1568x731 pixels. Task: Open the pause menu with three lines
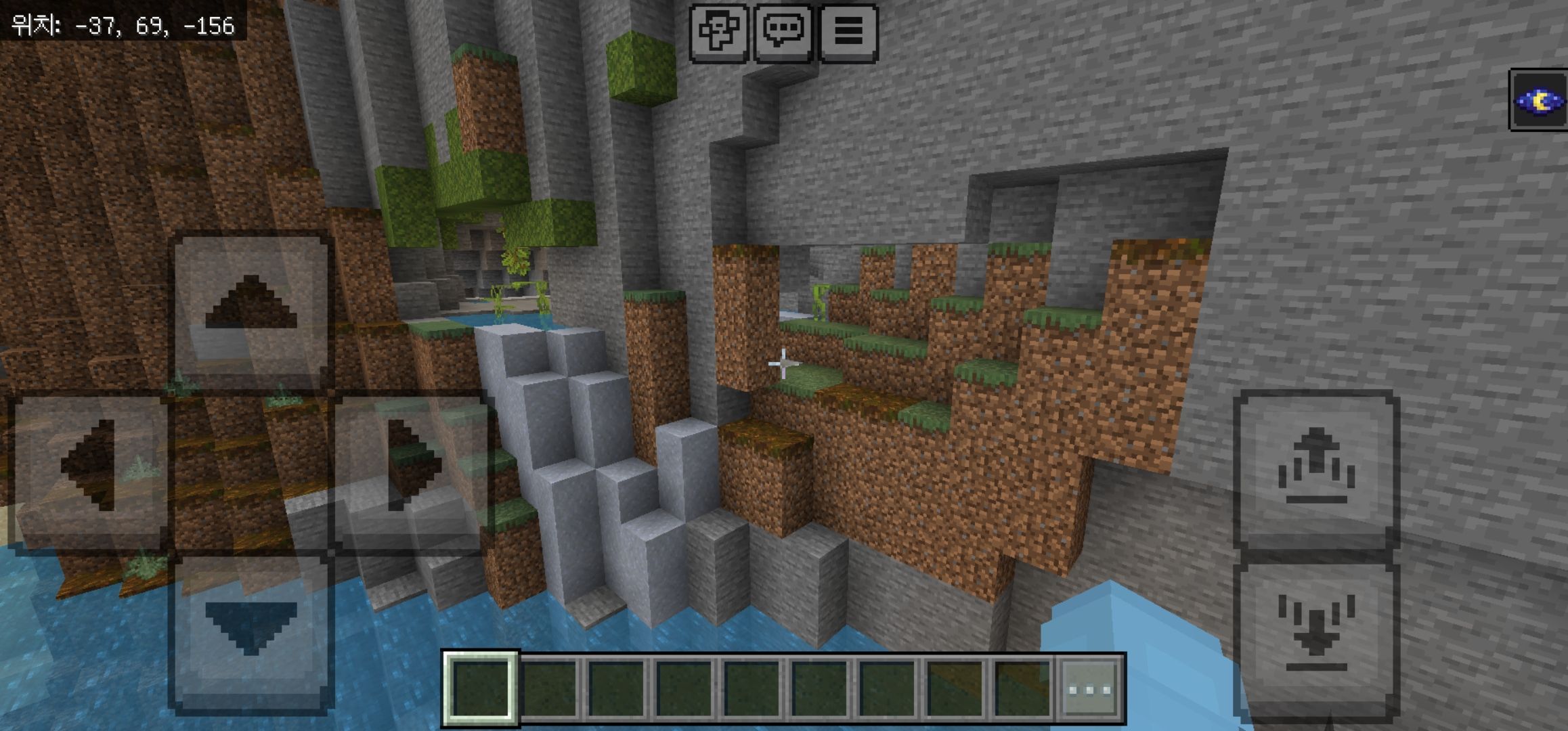[x=848, y=32]
